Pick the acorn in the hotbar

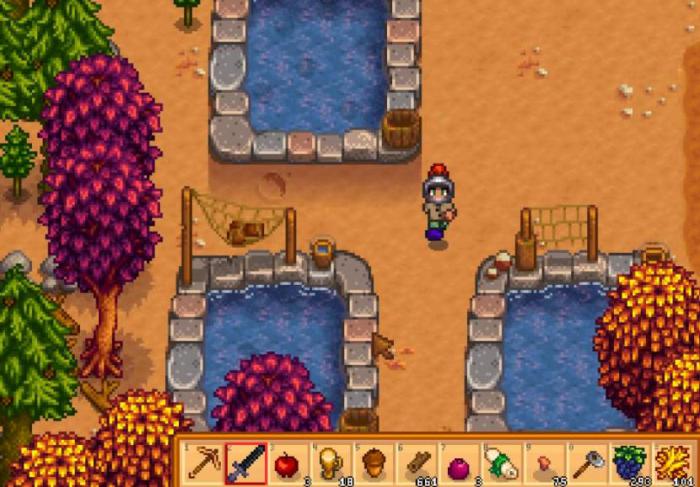coord(373,463)
